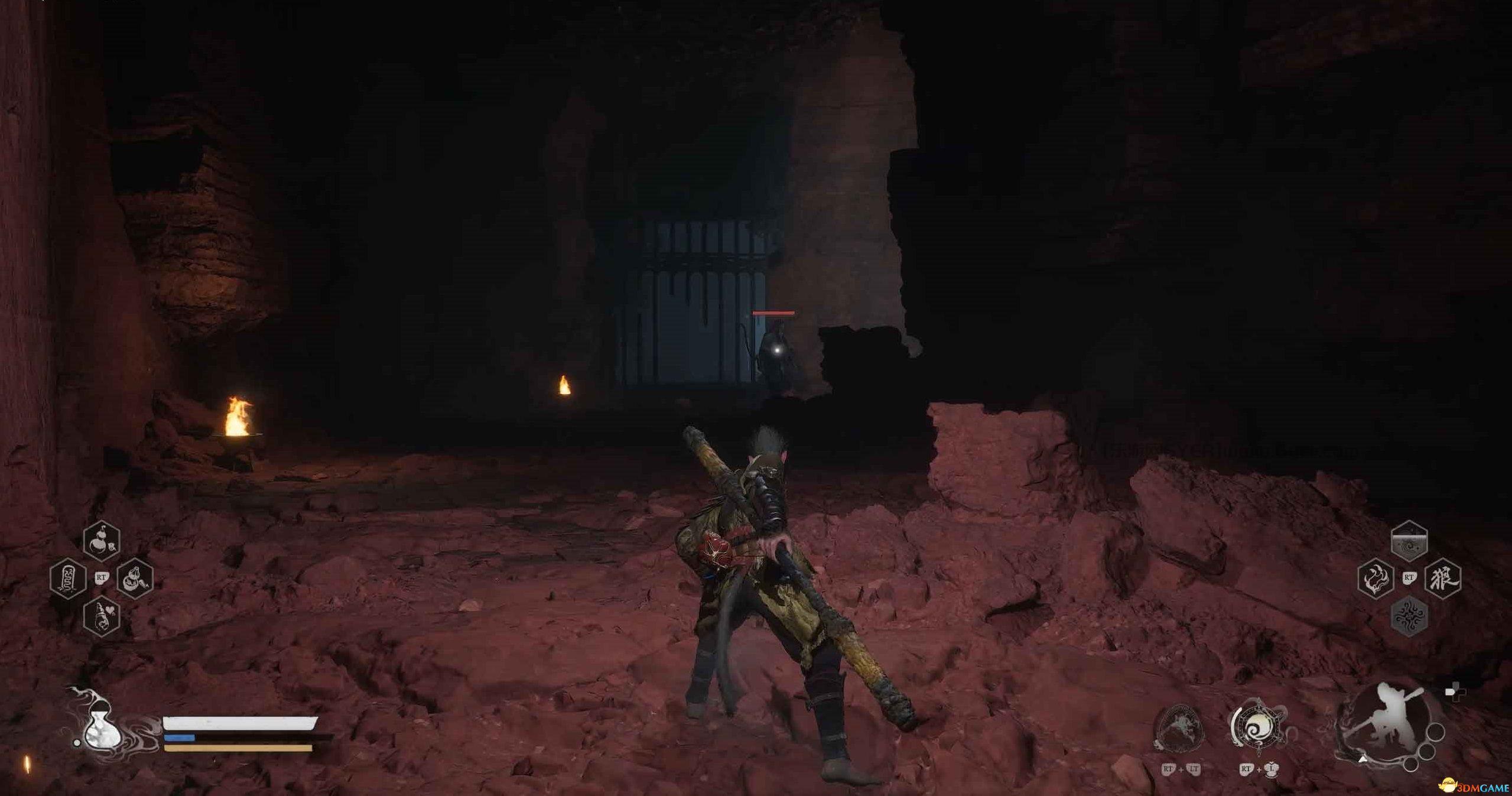Viewport: 1512px width, 796px height.
Task: Select the pouch and vial item slot
Action: (x=135, y=578)
